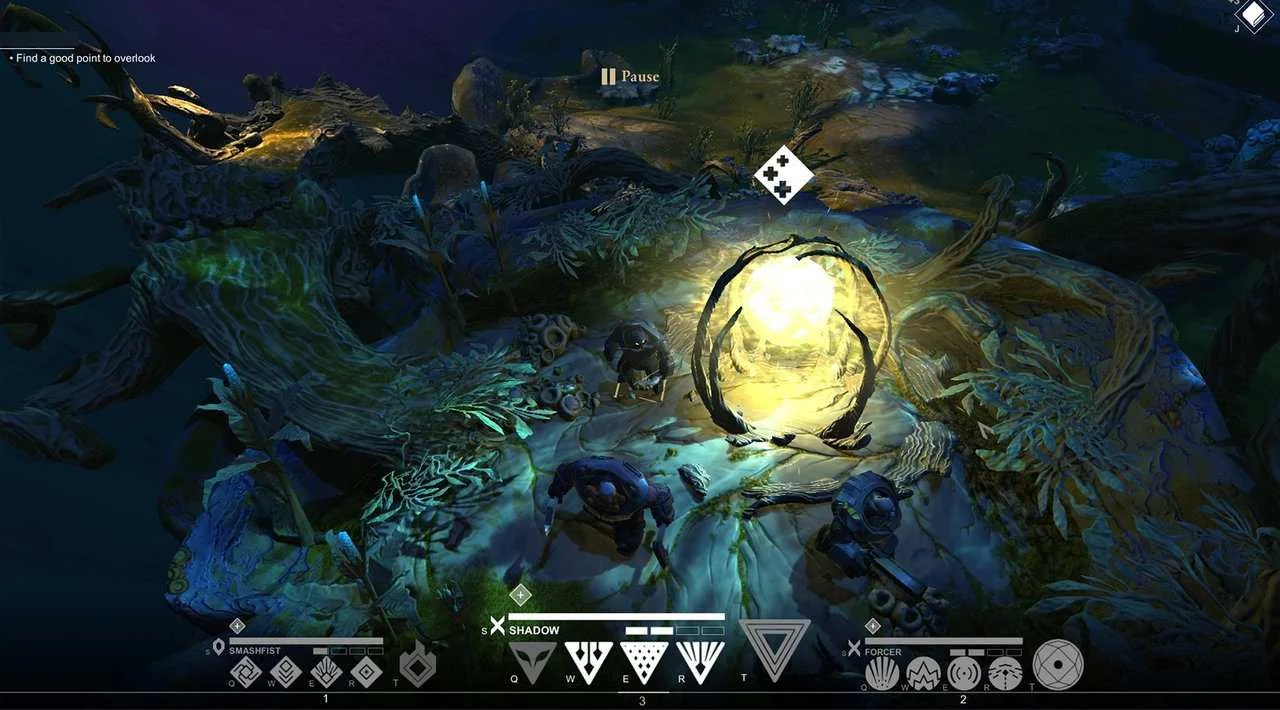This screenshot has height=710, width=1280.
Task: Activate Shadow's striped triangle R ability
Action: 700,661
